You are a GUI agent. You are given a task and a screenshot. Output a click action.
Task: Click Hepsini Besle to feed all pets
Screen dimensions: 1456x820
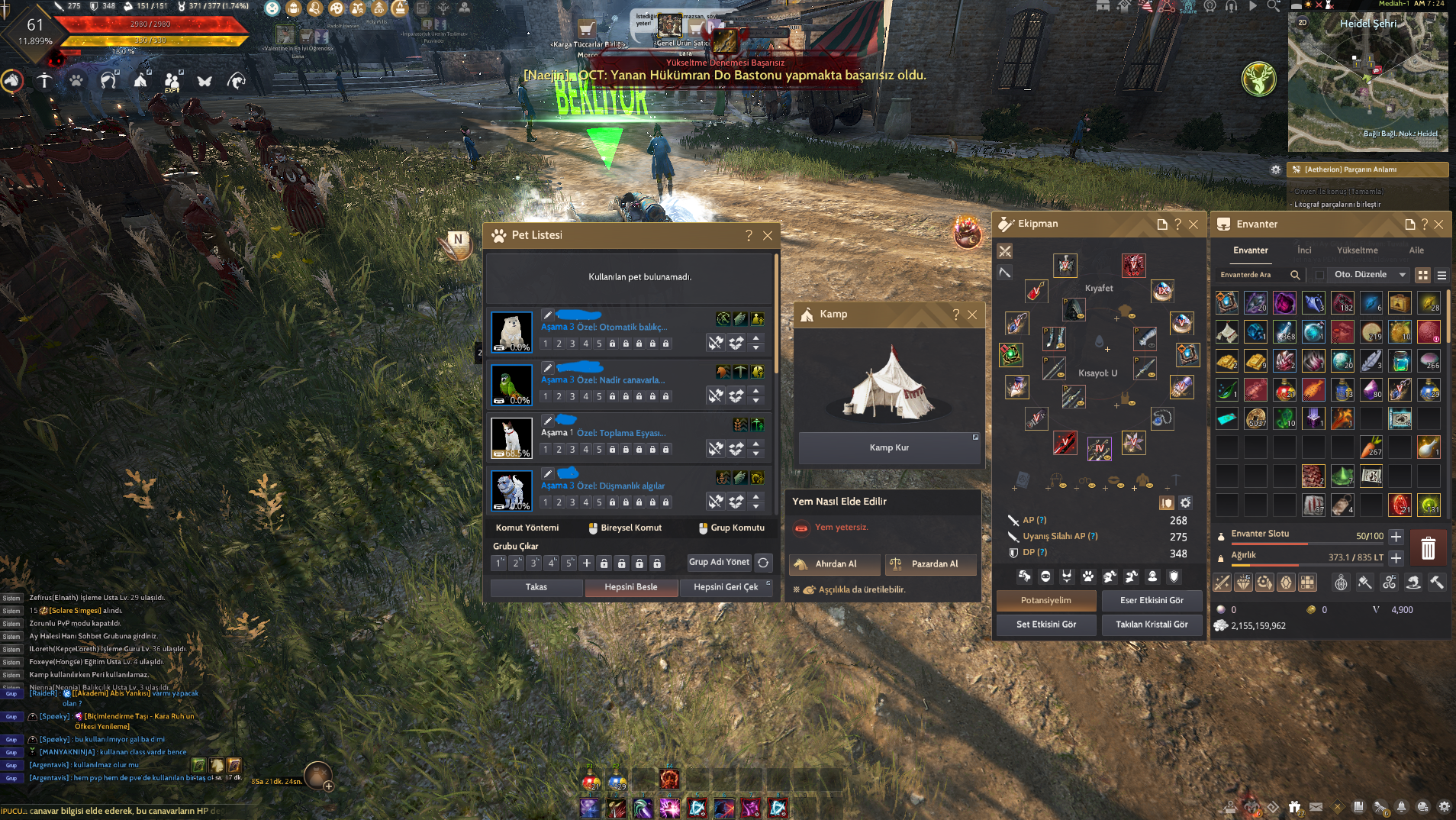coord(631,587)
